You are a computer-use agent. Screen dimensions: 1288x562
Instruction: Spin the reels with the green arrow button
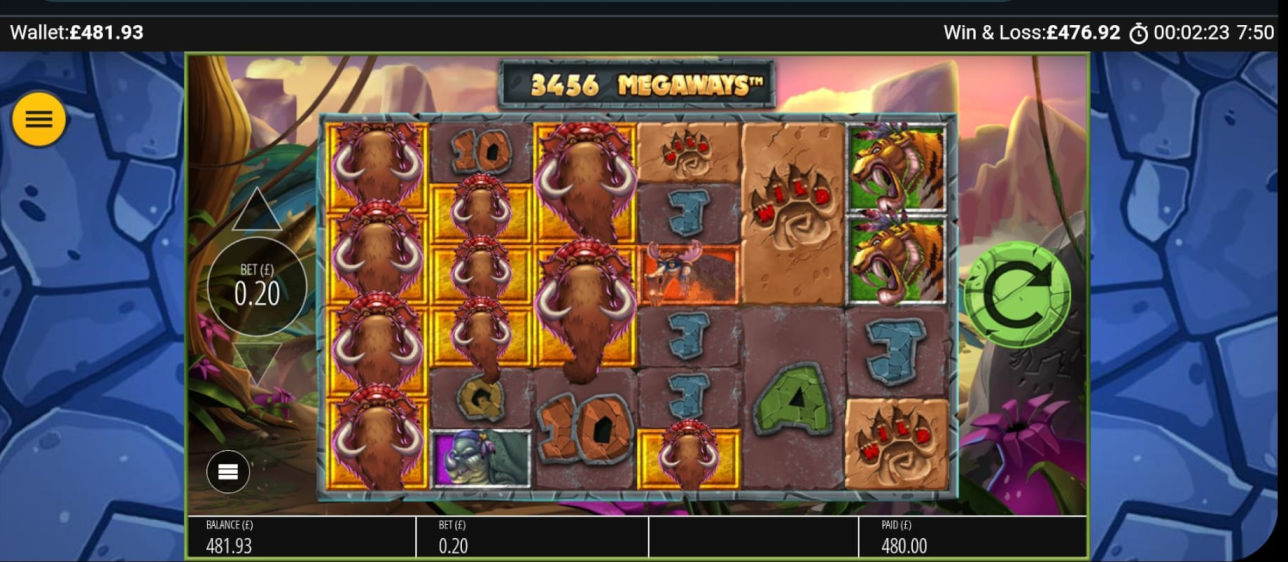pyautogui.click(x=1016, y=293)
